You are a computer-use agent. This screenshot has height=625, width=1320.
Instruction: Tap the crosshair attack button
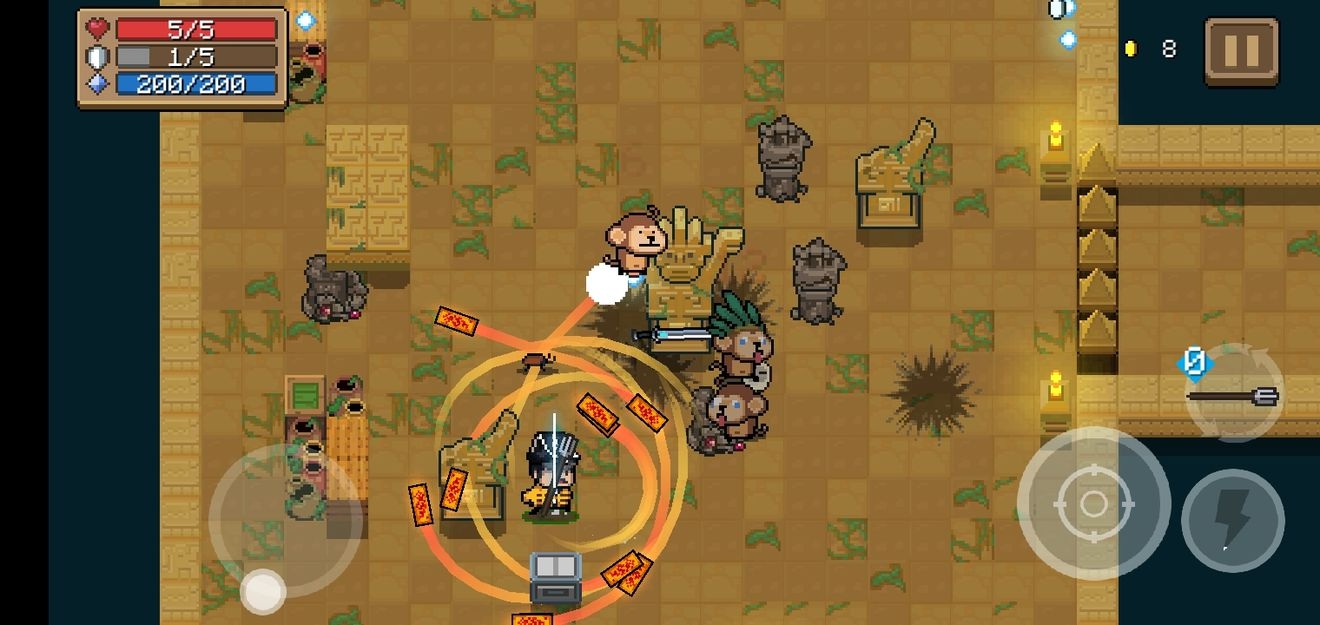click(1093, 503)
